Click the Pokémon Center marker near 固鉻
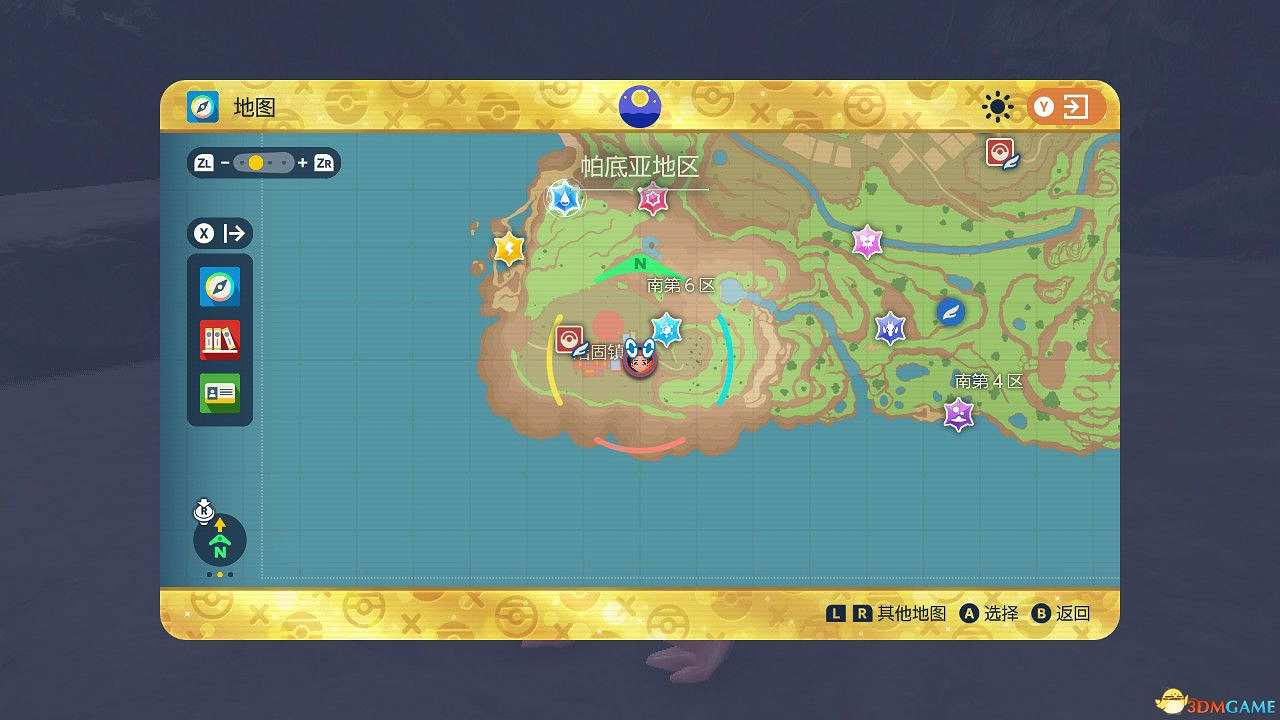1280x720 pixels. pos(572,340)
